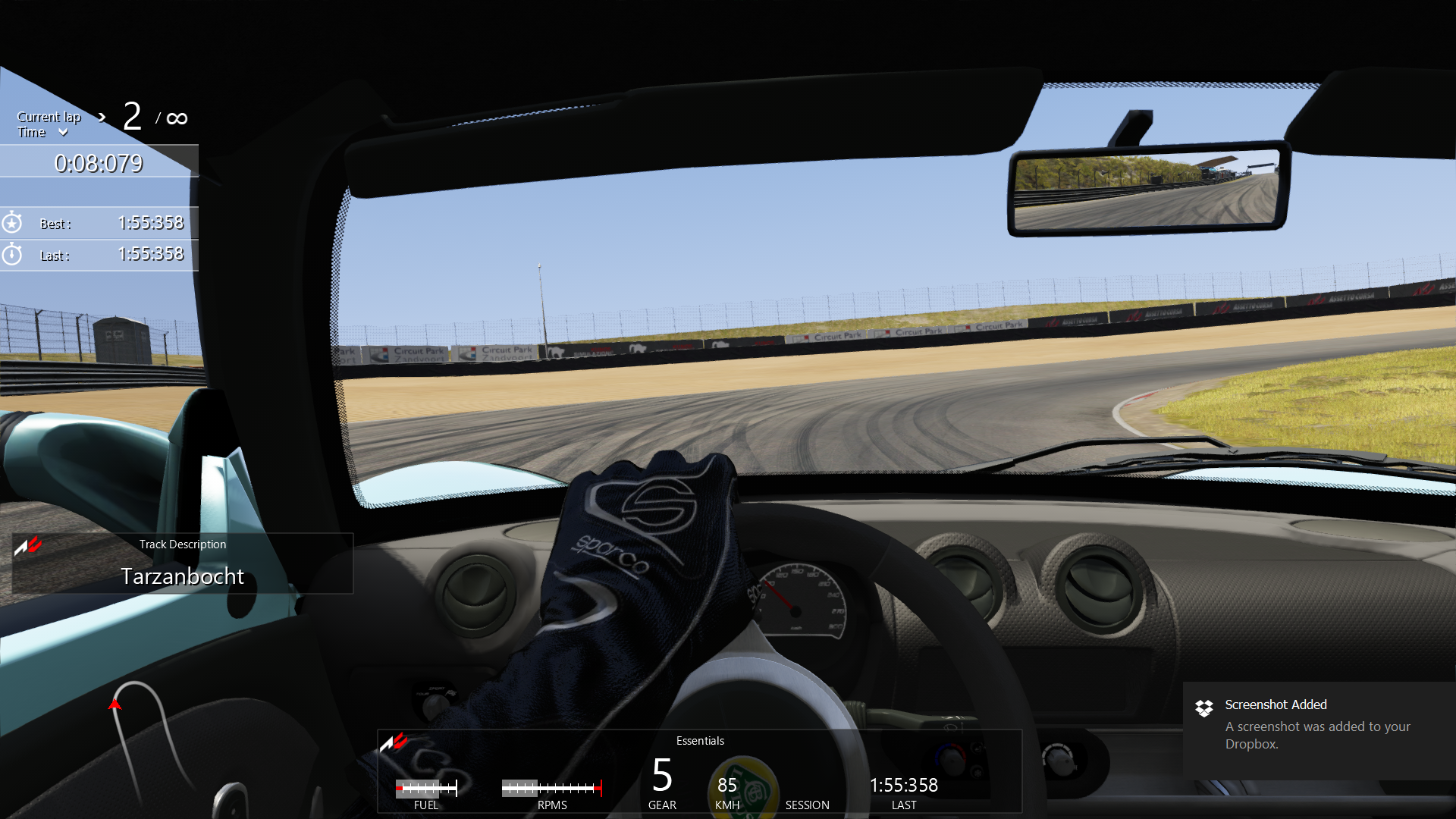Viewport: 1456px width, 819px height.
Task: Select the Track Description app panel
Action: coord(182,563)
